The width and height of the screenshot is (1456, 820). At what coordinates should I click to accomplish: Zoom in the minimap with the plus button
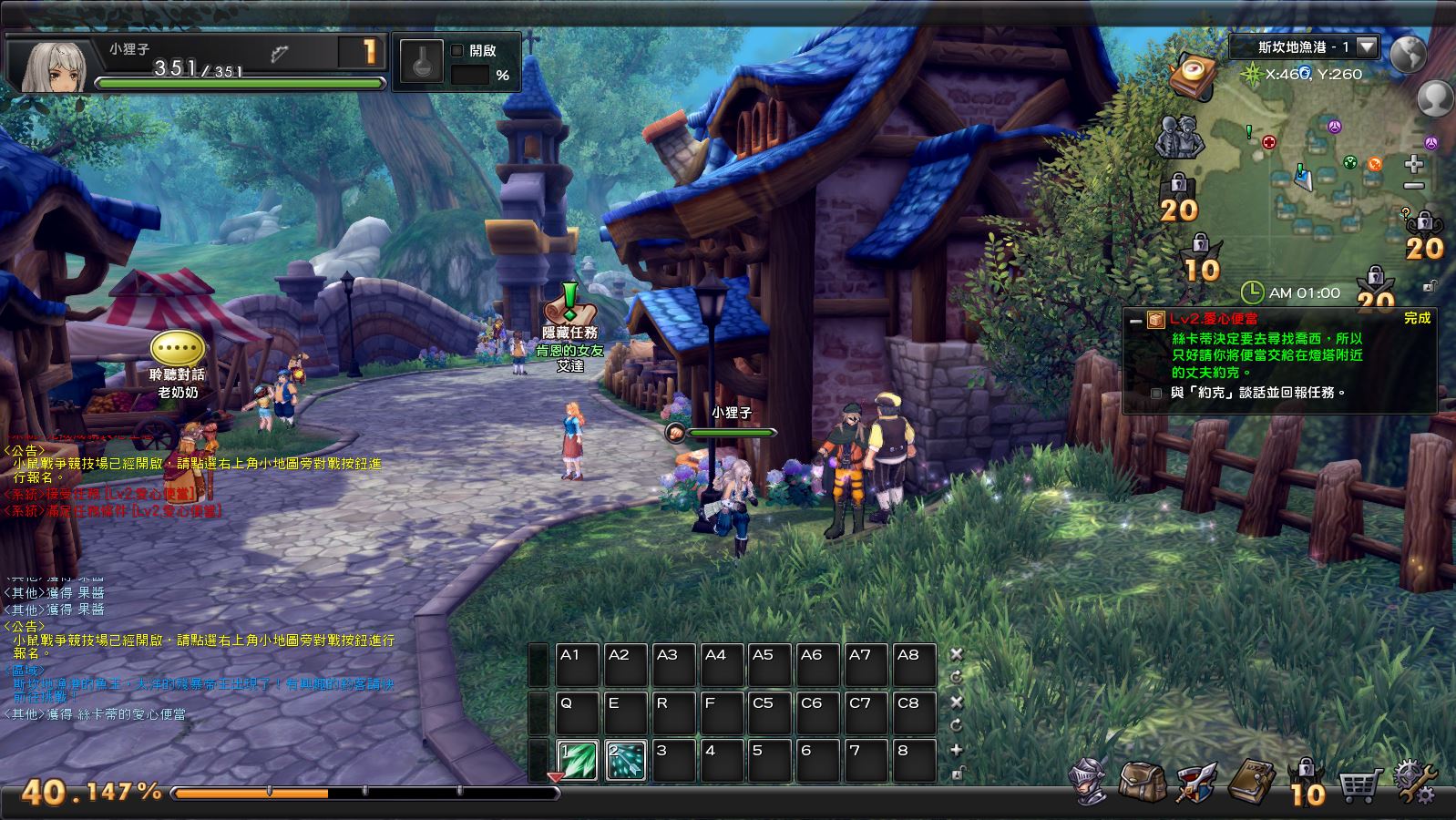pyautogui.click(x=1413, y=164)
